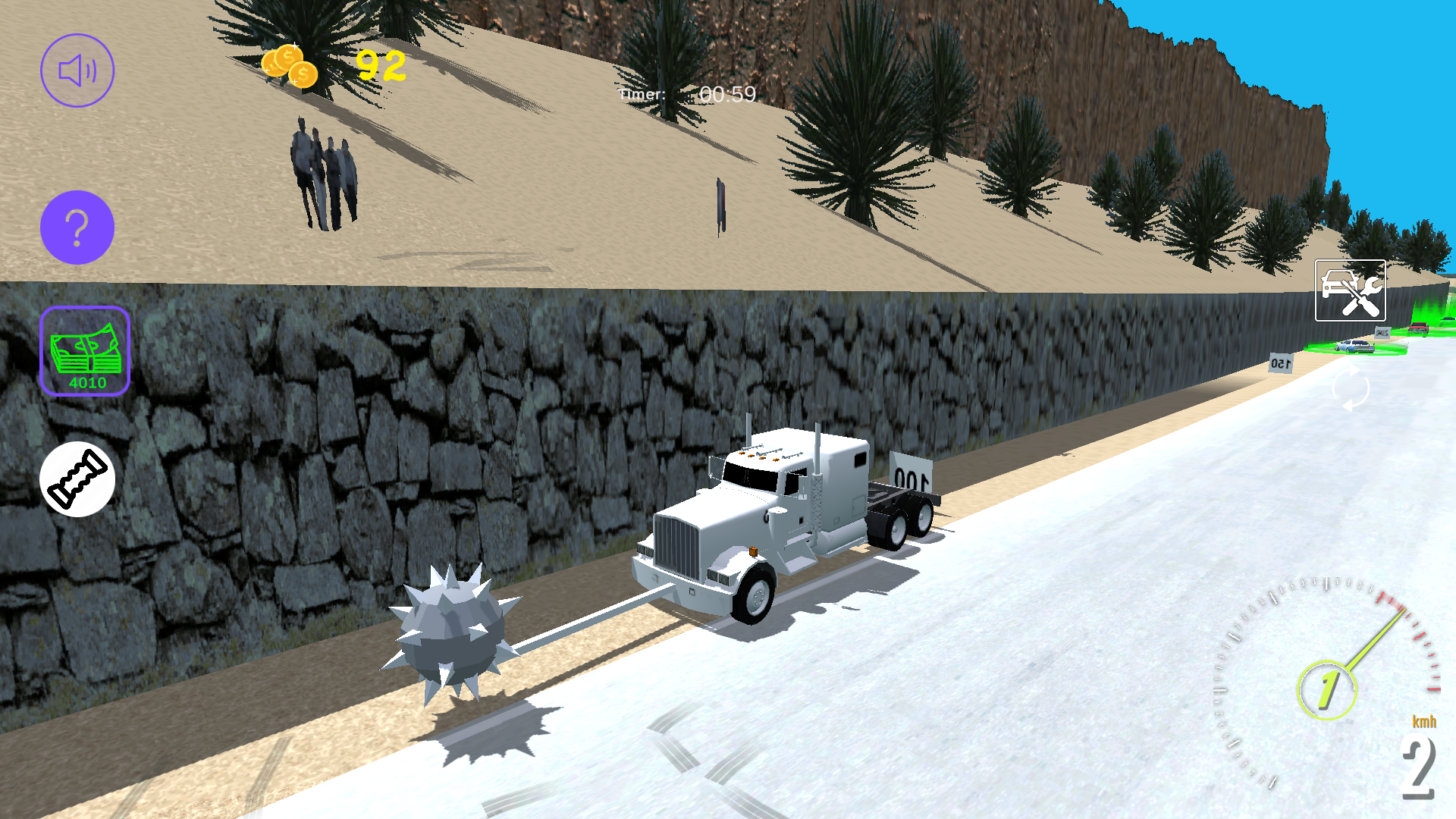Viewport: 1456px width, 819px height.
Task: Toggle the help overlay question mark
Action: click(x=77, y=227)
